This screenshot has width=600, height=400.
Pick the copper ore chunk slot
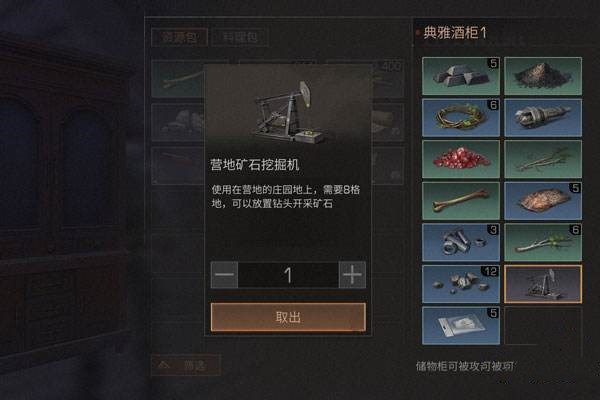point(542,200)
